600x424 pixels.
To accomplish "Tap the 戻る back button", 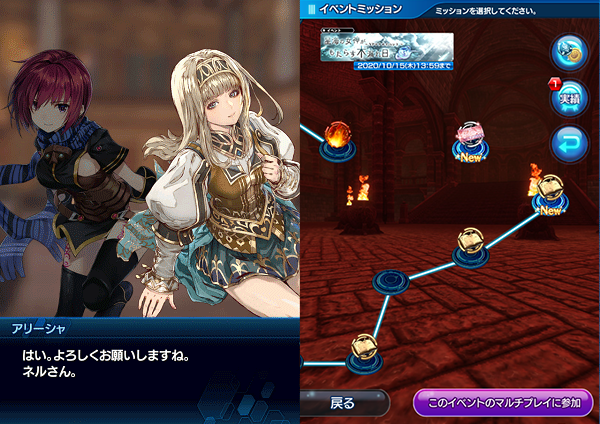I will (x=343, y=403).
